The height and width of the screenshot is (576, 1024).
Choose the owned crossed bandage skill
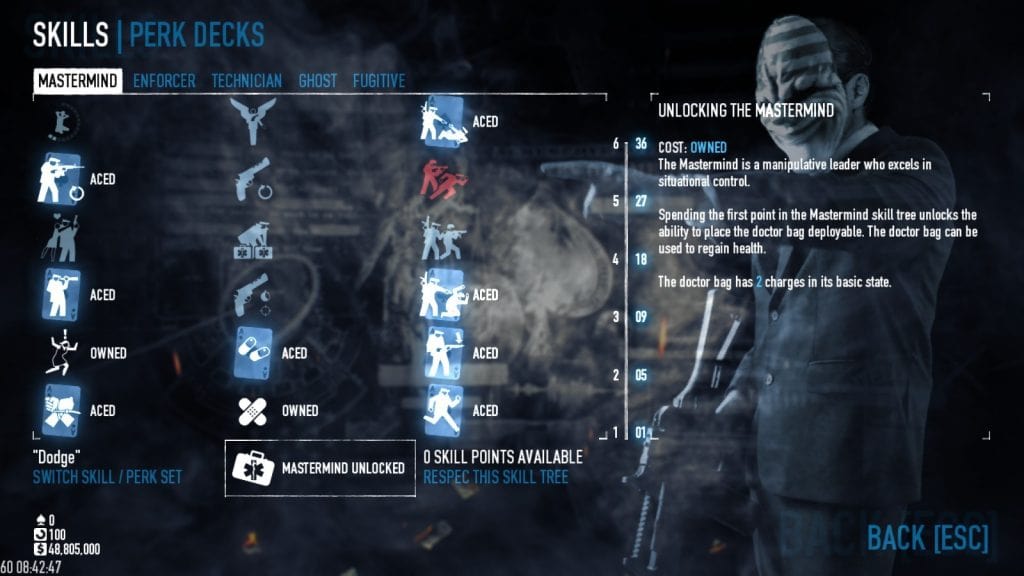click(251, 410)
